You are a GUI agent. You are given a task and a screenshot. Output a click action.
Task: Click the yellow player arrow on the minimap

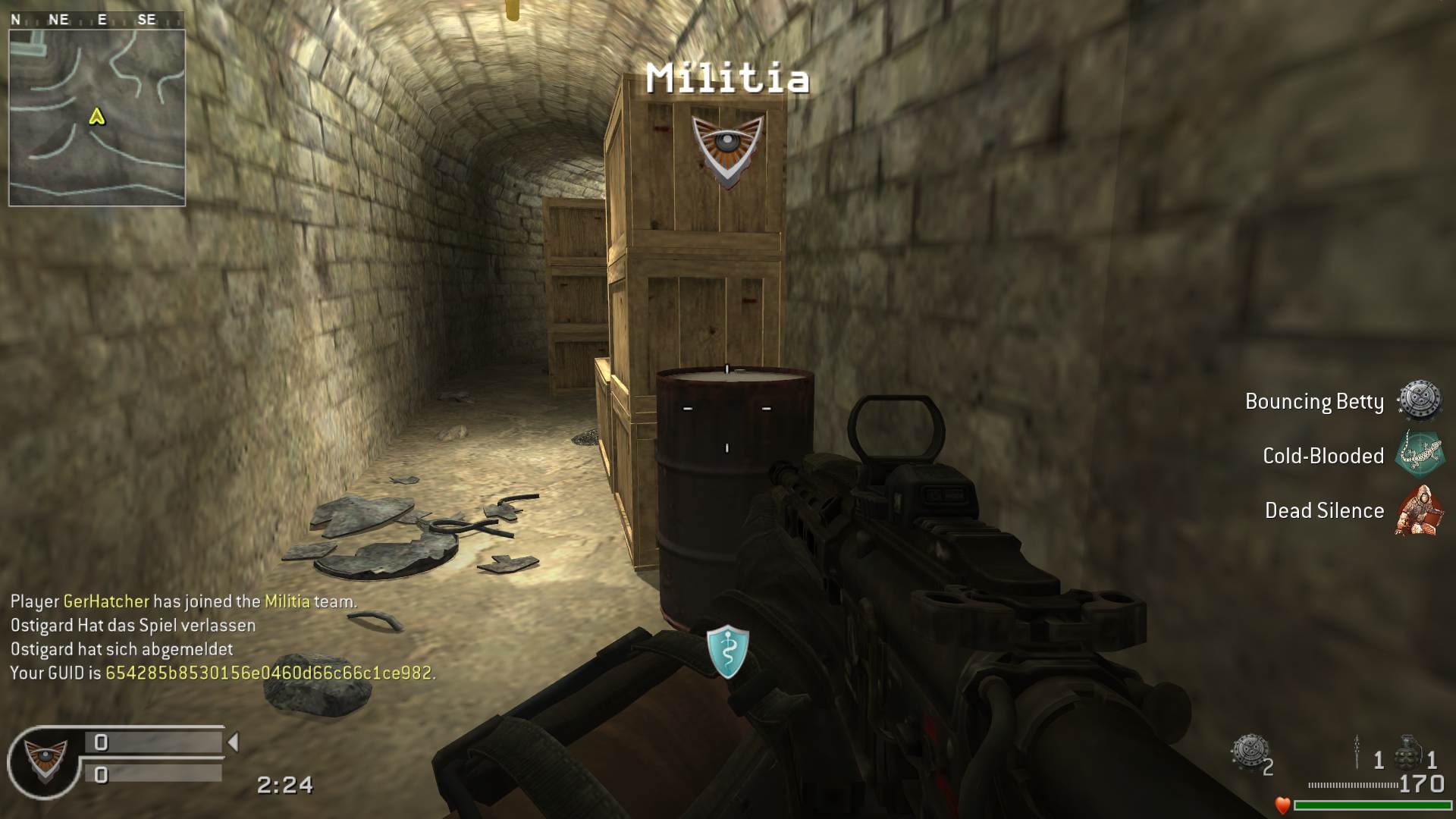click(96, 117)
